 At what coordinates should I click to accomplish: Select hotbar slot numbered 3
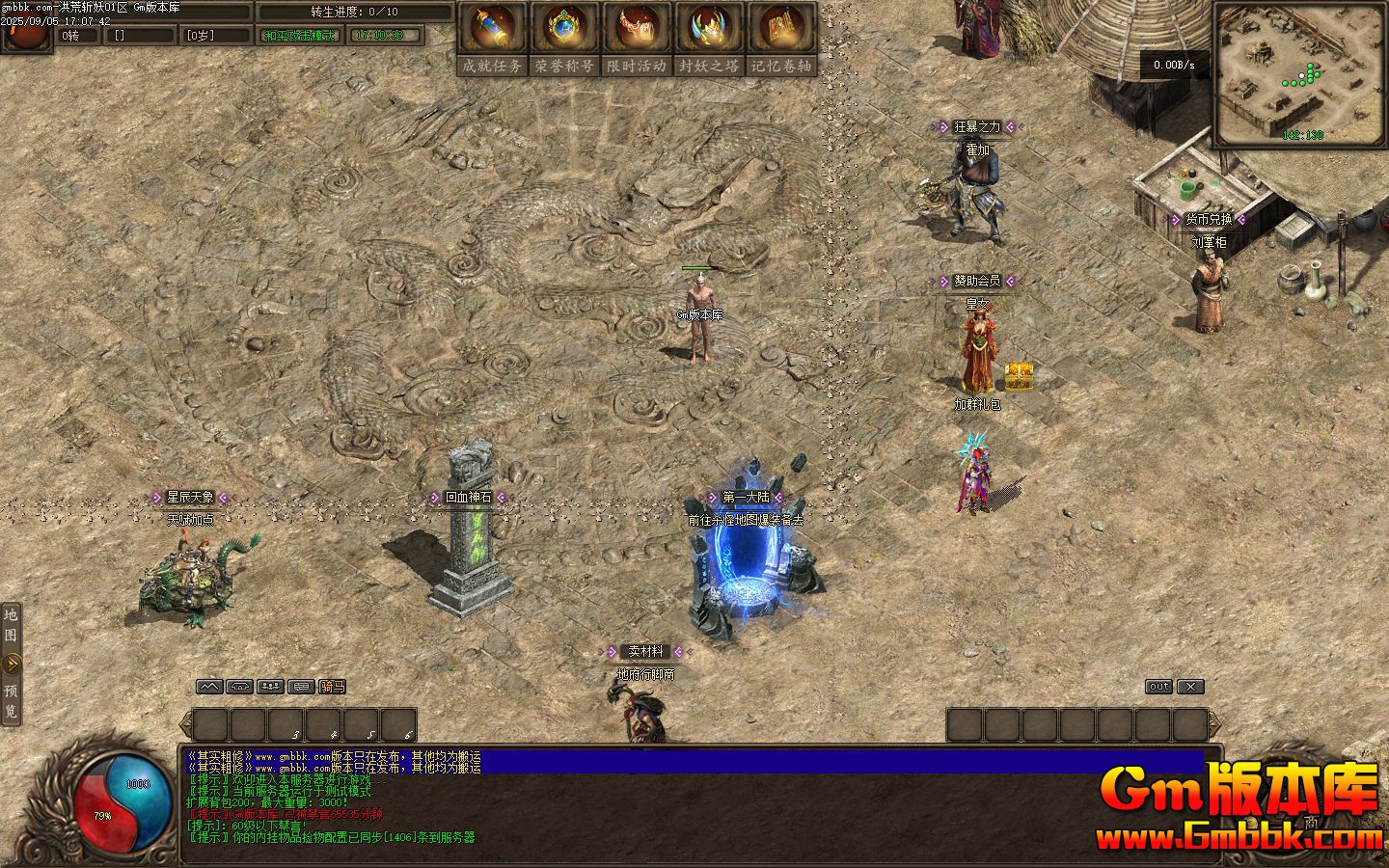click(x=286, y=725)
